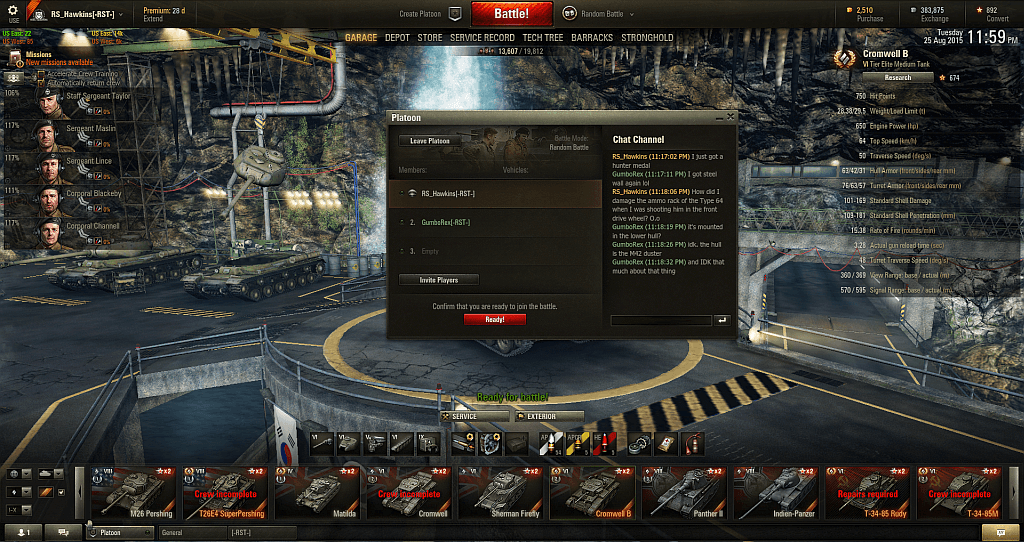
Task: Focus the platoon chat message input
Action: [x=660, y=320]
